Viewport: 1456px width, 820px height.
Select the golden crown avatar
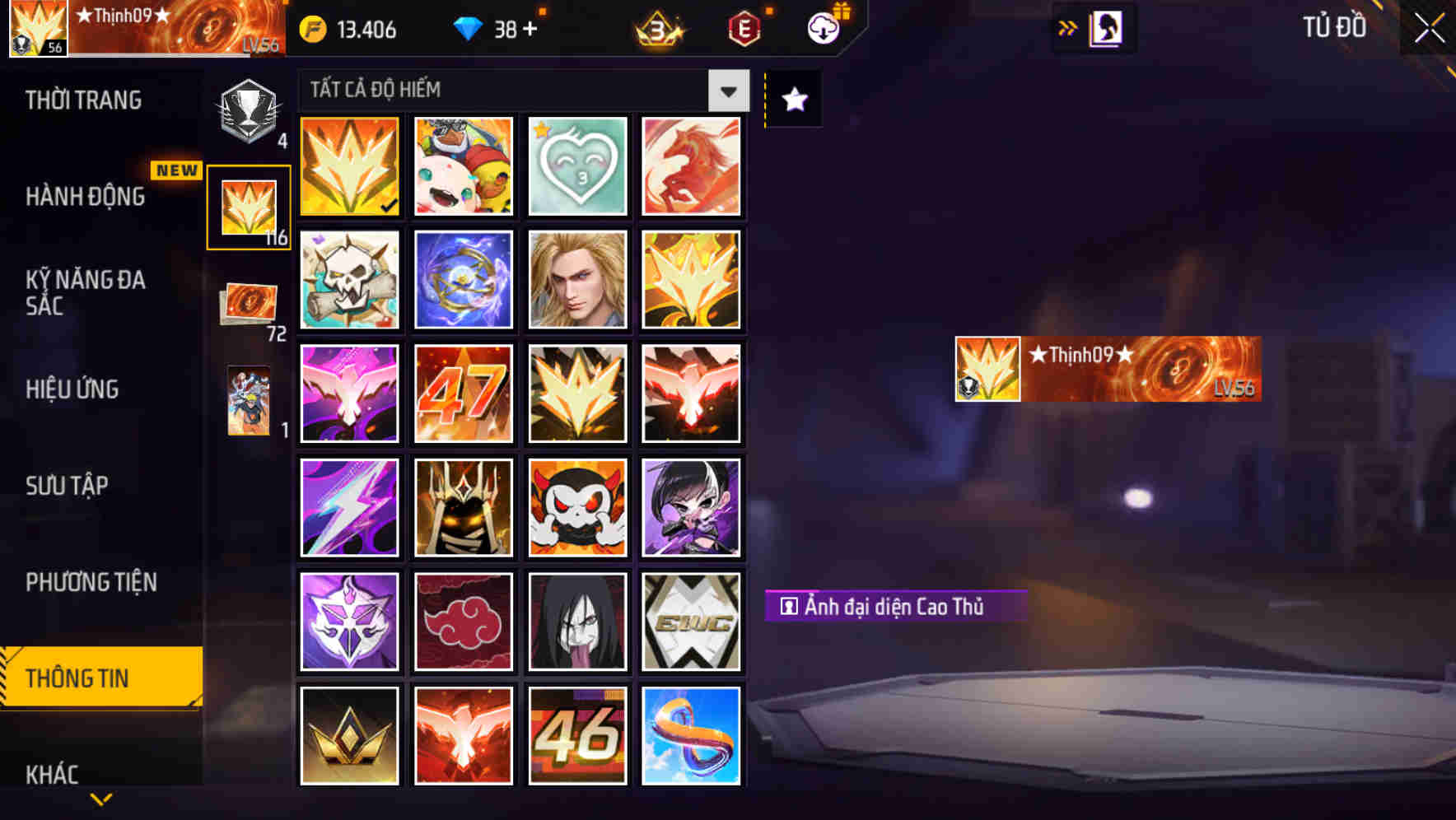[348, 735]
